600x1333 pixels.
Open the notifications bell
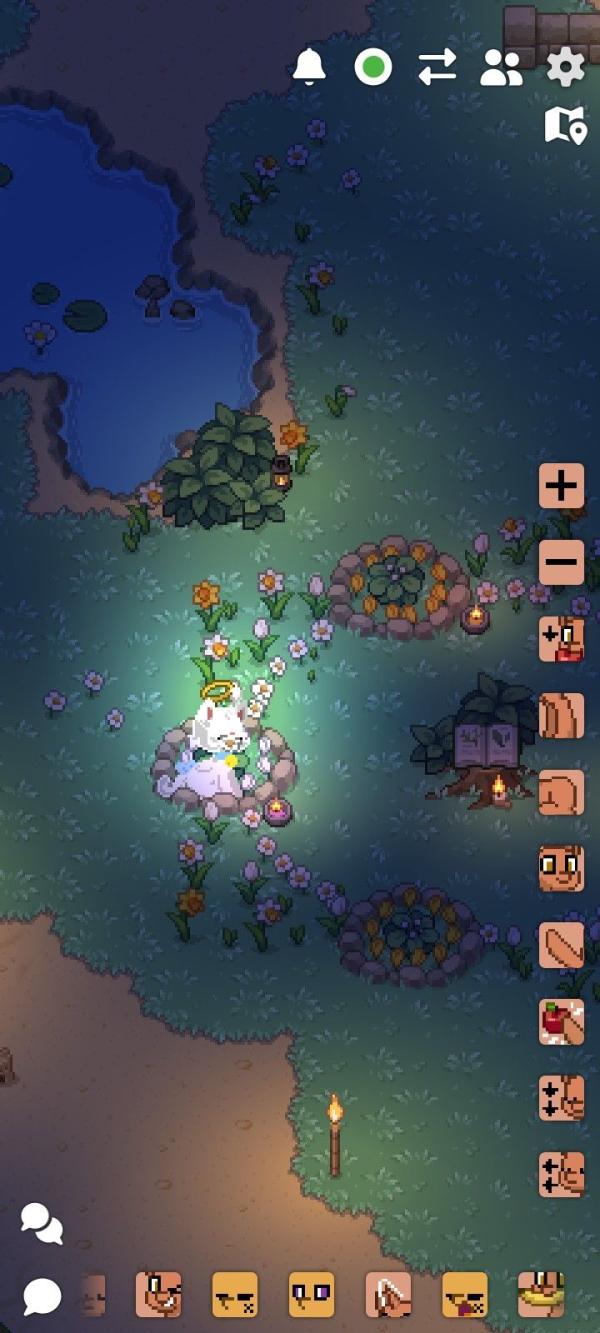coord(310,67)
